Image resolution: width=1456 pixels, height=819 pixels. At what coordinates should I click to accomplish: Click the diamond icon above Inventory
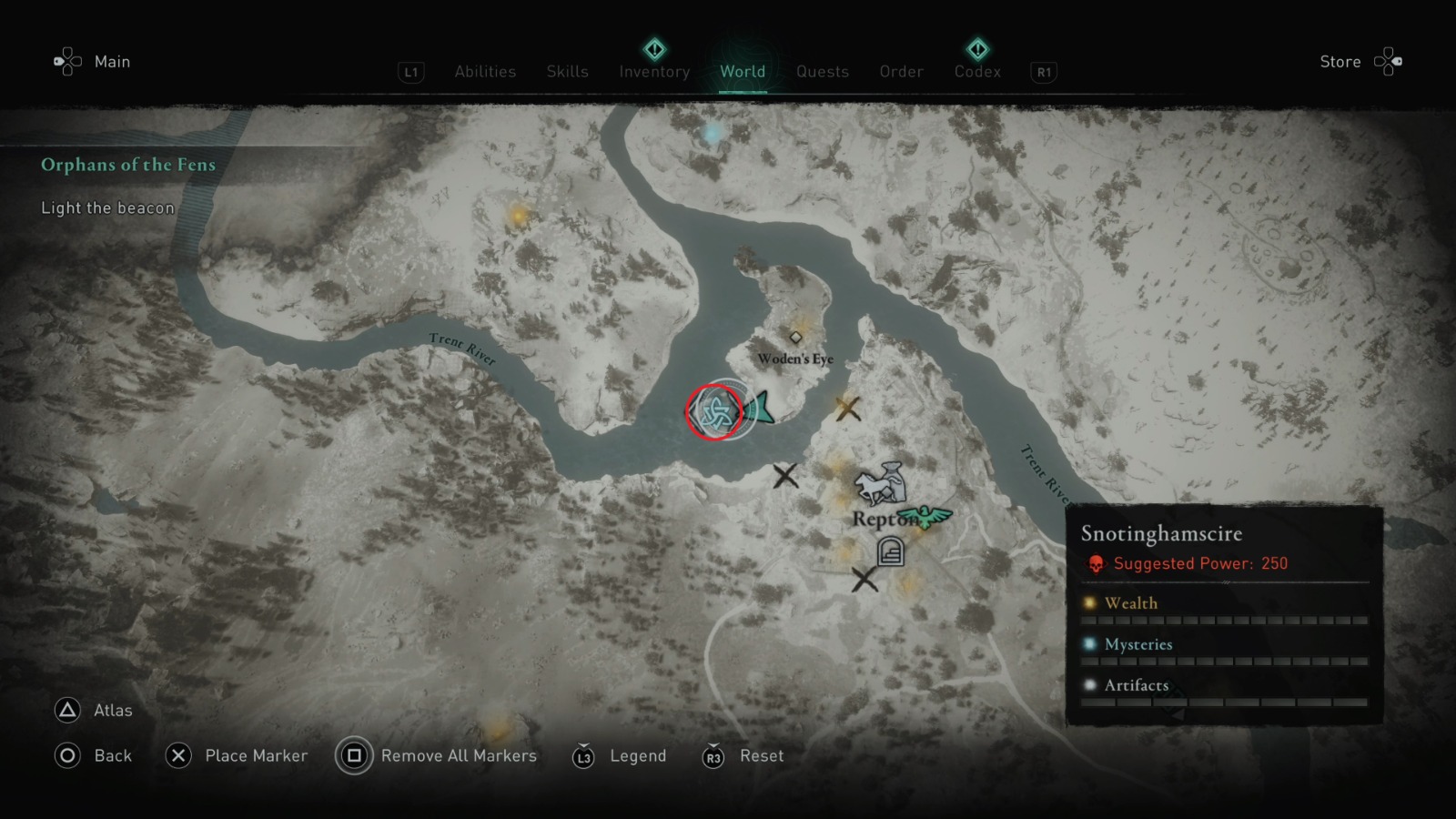click(x=653, y=48)
